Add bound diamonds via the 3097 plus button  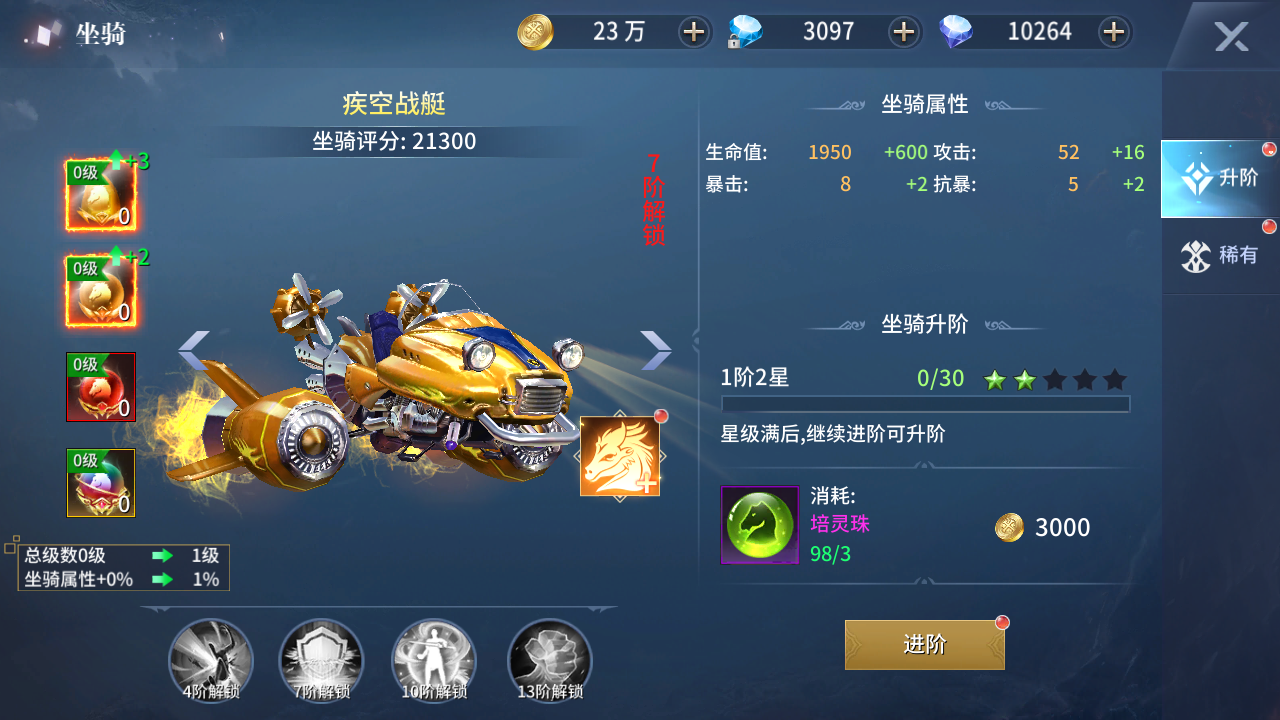[903, 32]
